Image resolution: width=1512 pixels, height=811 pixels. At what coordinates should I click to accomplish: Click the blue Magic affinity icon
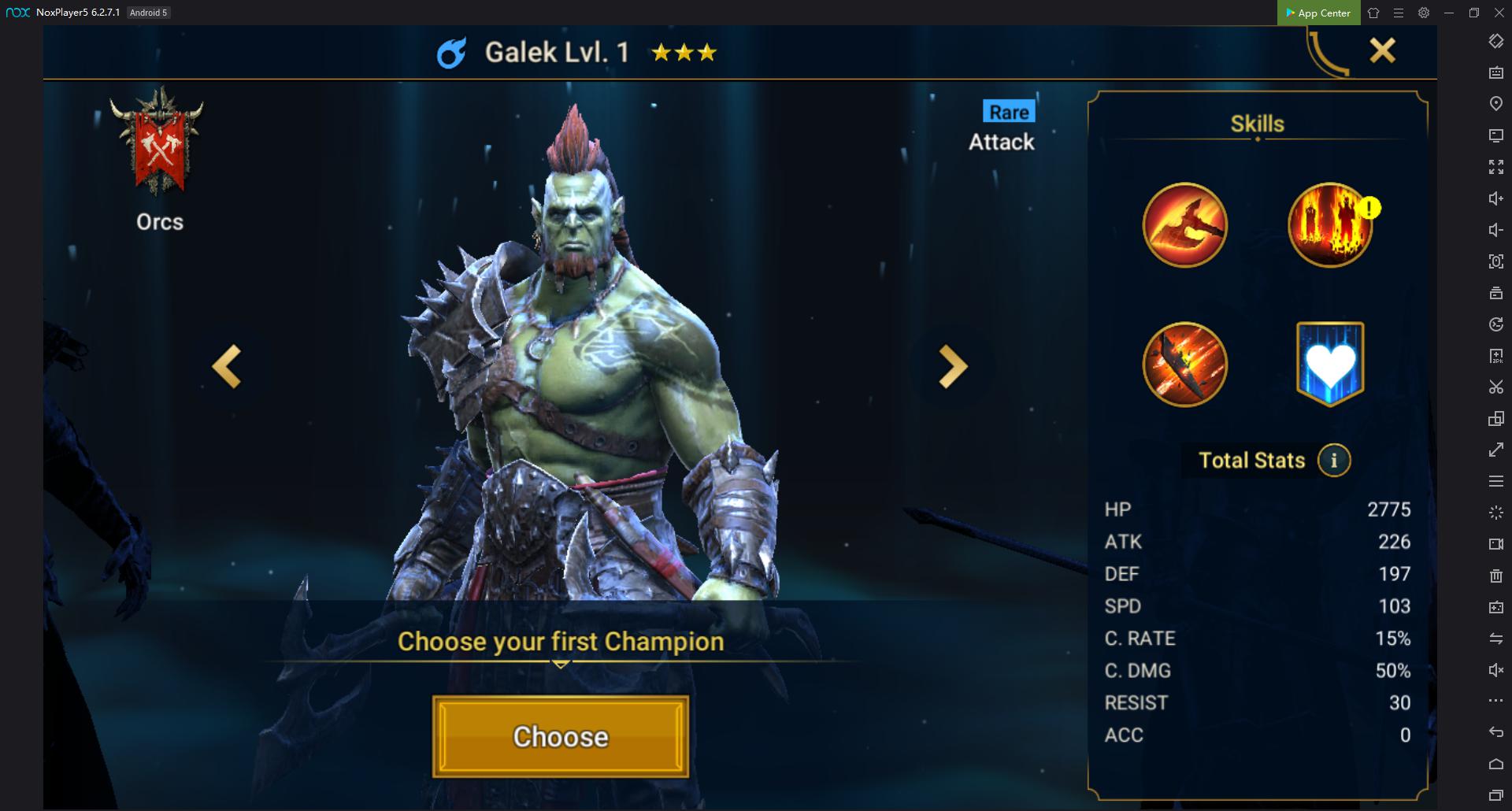(x=451, y=53)
